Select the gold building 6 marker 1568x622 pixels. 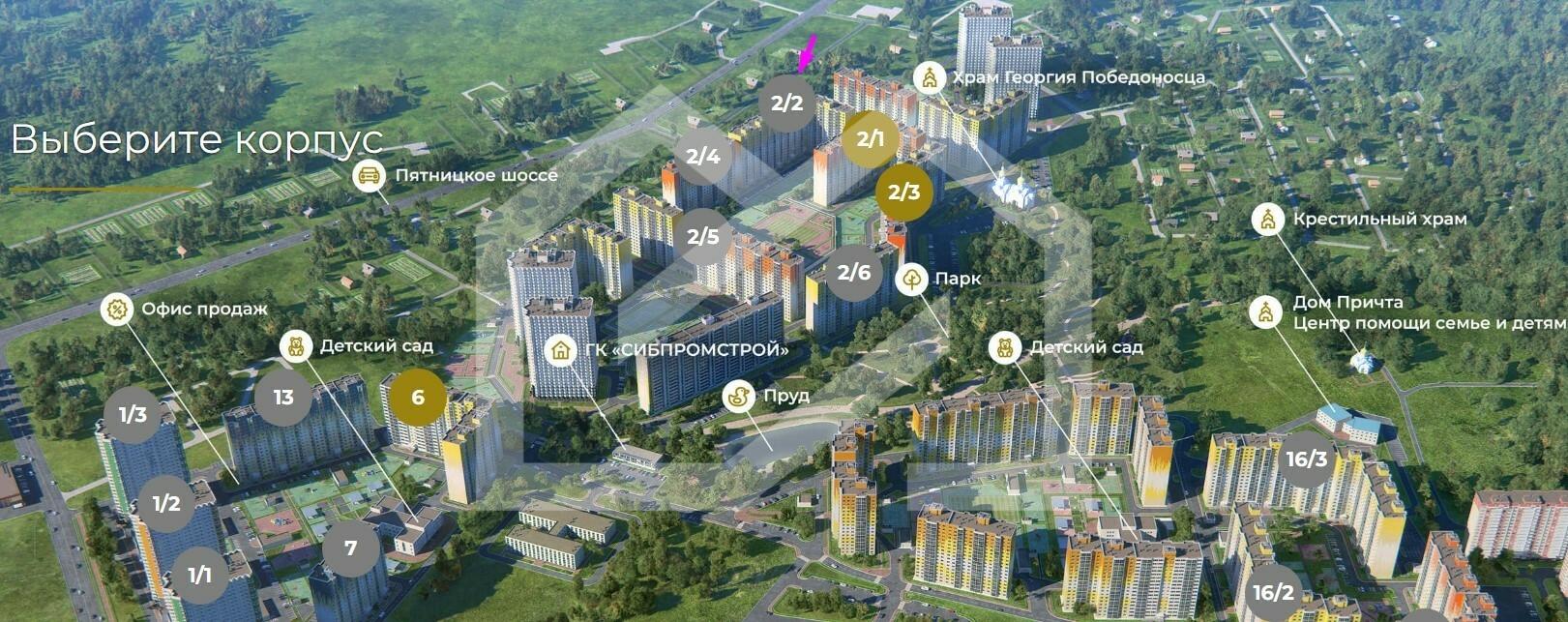(x=418, y=398)
